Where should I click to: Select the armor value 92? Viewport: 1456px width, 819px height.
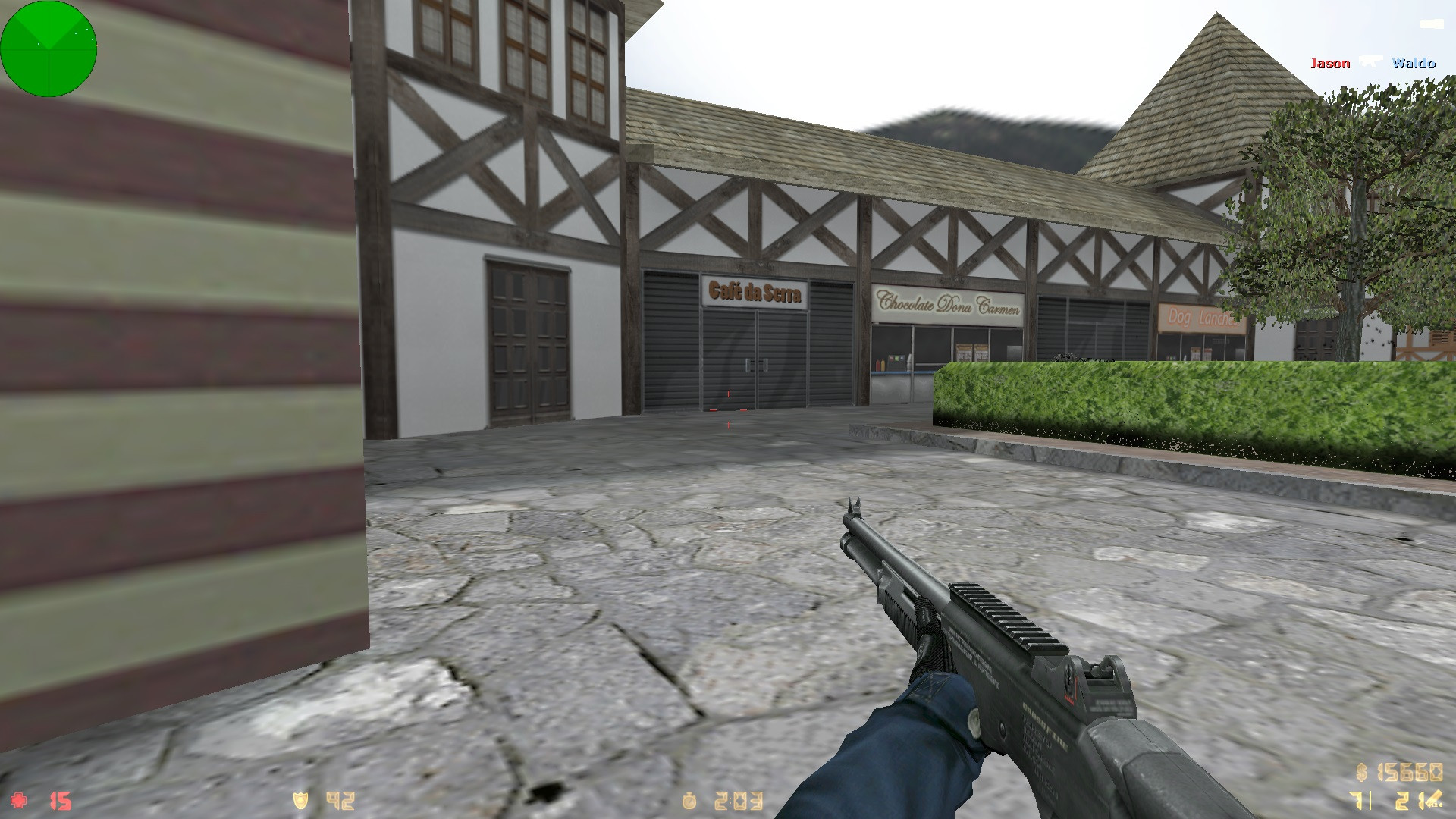point(340,799)
